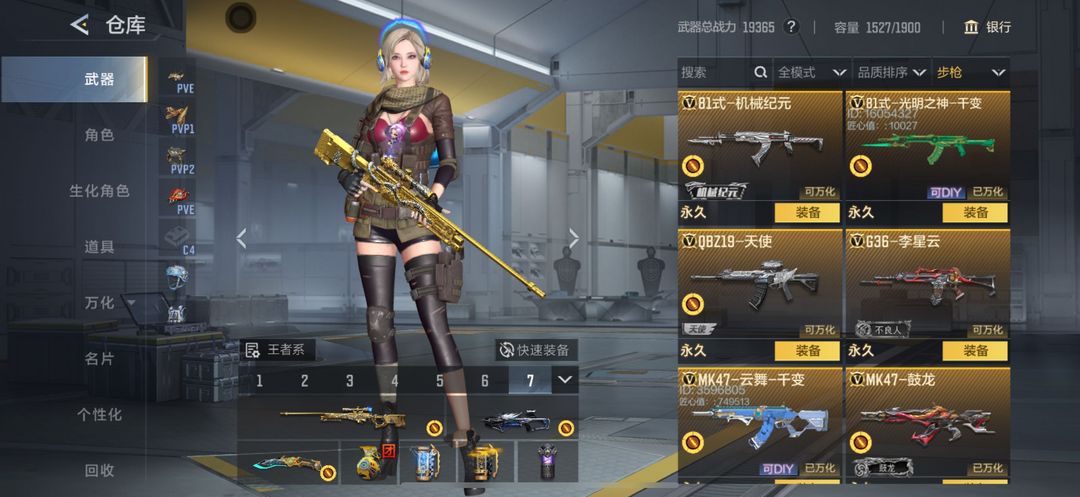Equip the 81式-机械纪元 rifle
The height and width of the screenshot is (497, 1080).
click(808, 212)
